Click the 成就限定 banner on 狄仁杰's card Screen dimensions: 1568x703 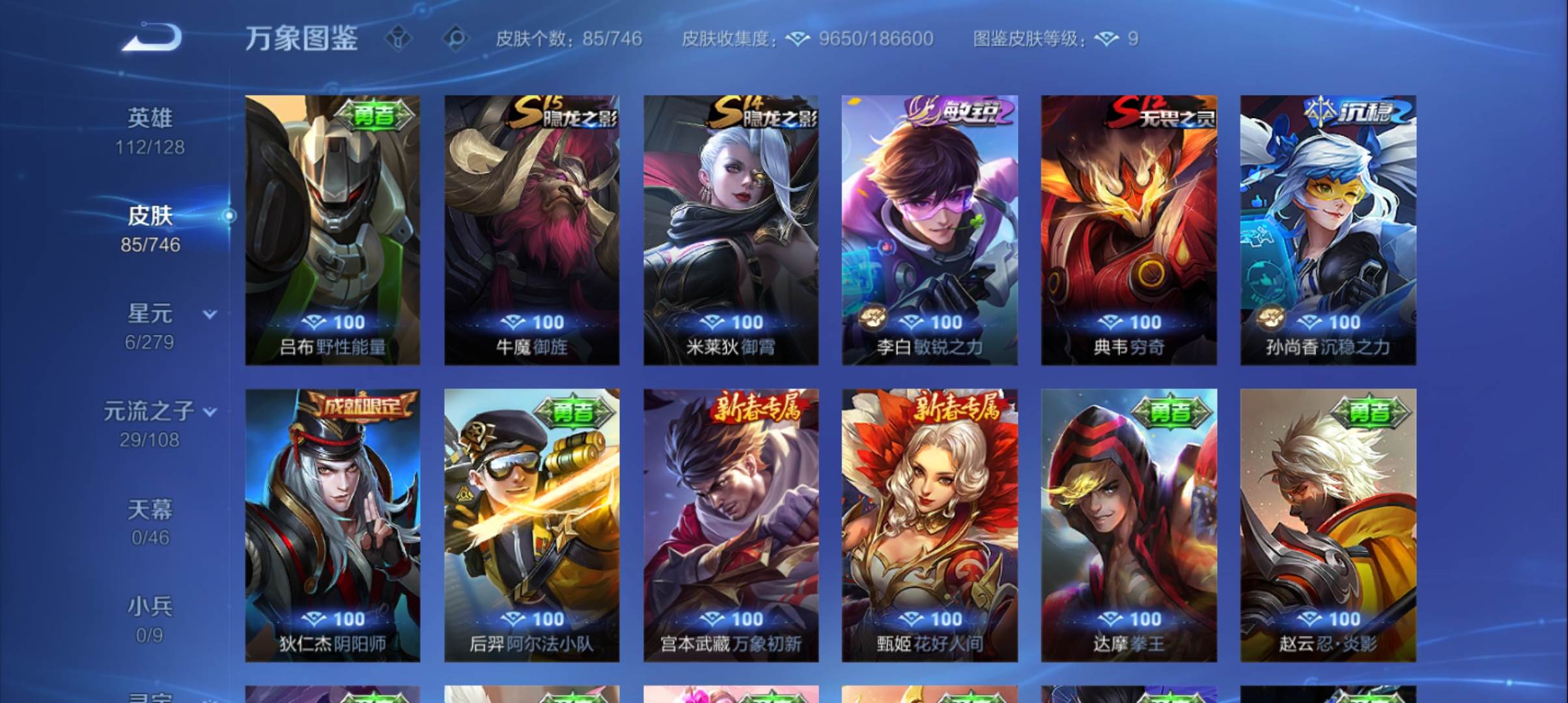coord(362,405)
